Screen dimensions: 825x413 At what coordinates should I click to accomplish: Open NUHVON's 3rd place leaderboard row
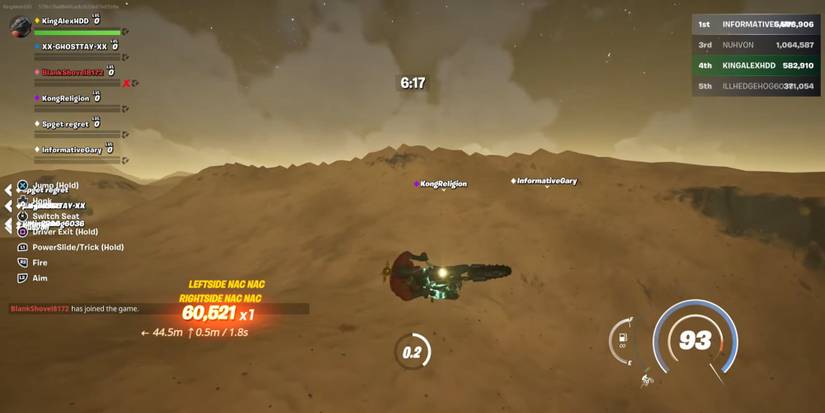755,45
